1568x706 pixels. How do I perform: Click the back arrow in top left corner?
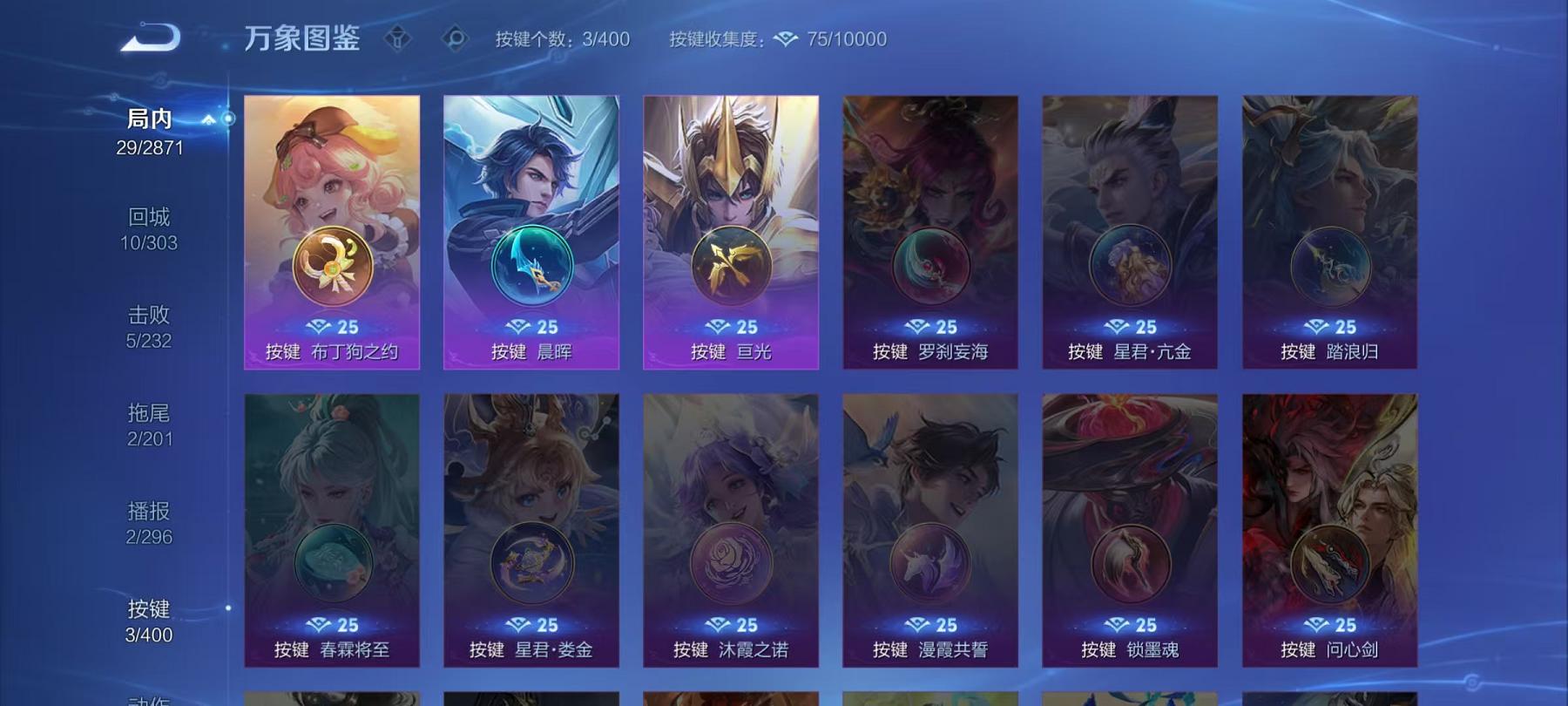coord(150,38)
